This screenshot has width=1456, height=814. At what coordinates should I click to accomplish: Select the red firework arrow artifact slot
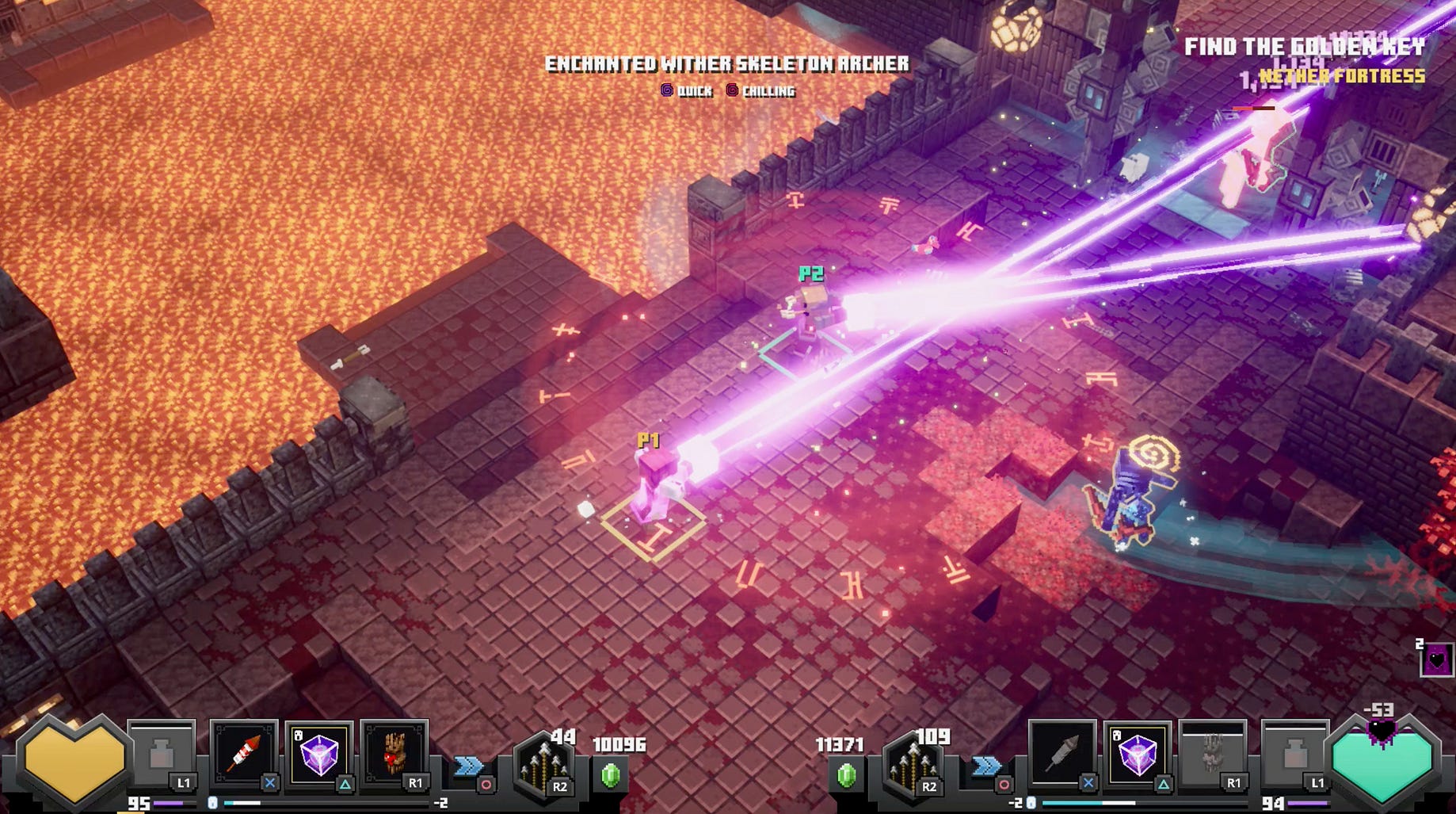[245, 753]
